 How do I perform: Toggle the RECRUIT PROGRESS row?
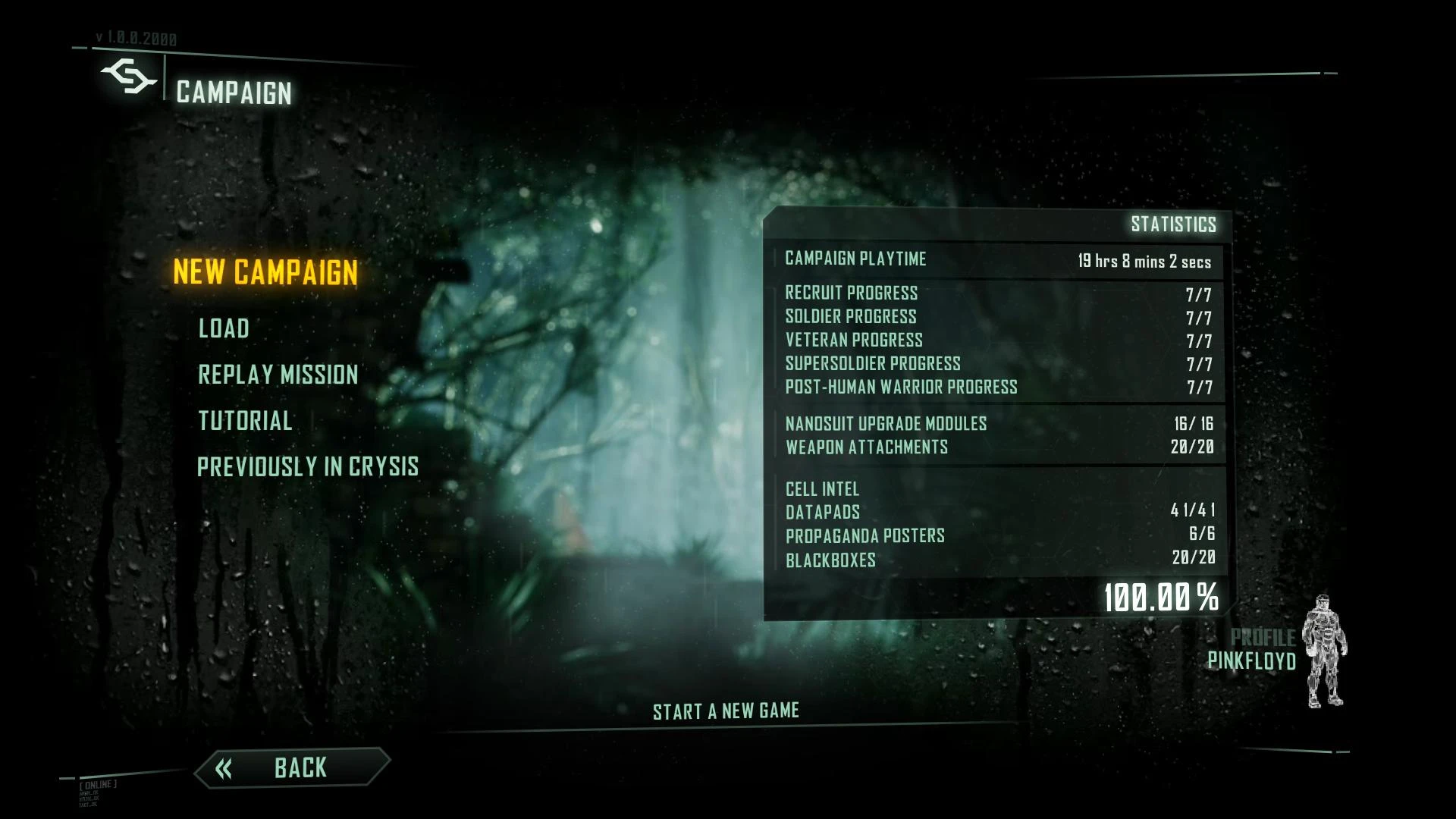[x=851, y=293]
